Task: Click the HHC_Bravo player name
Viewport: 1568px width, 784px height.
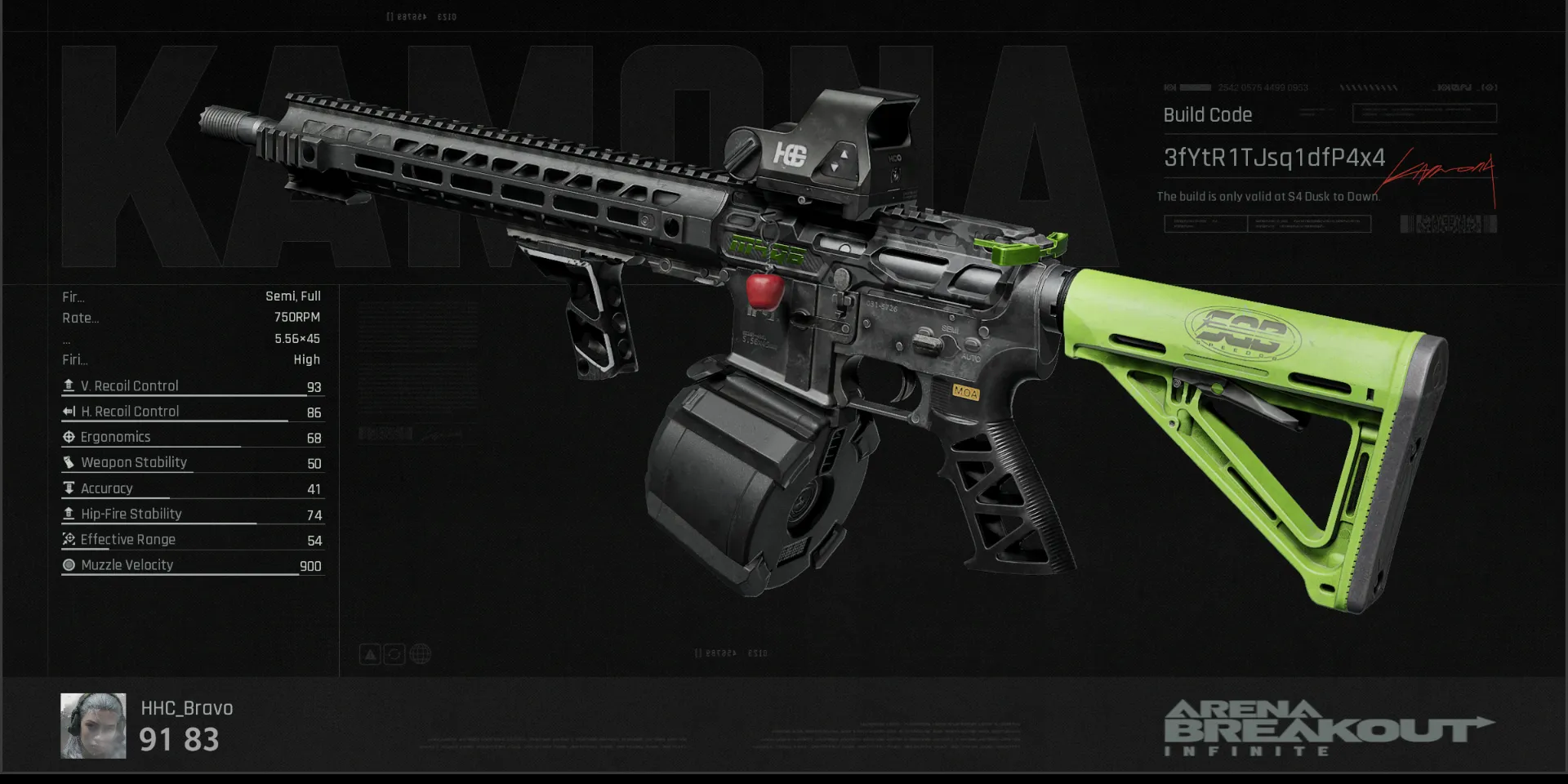Action: point(187,708)
